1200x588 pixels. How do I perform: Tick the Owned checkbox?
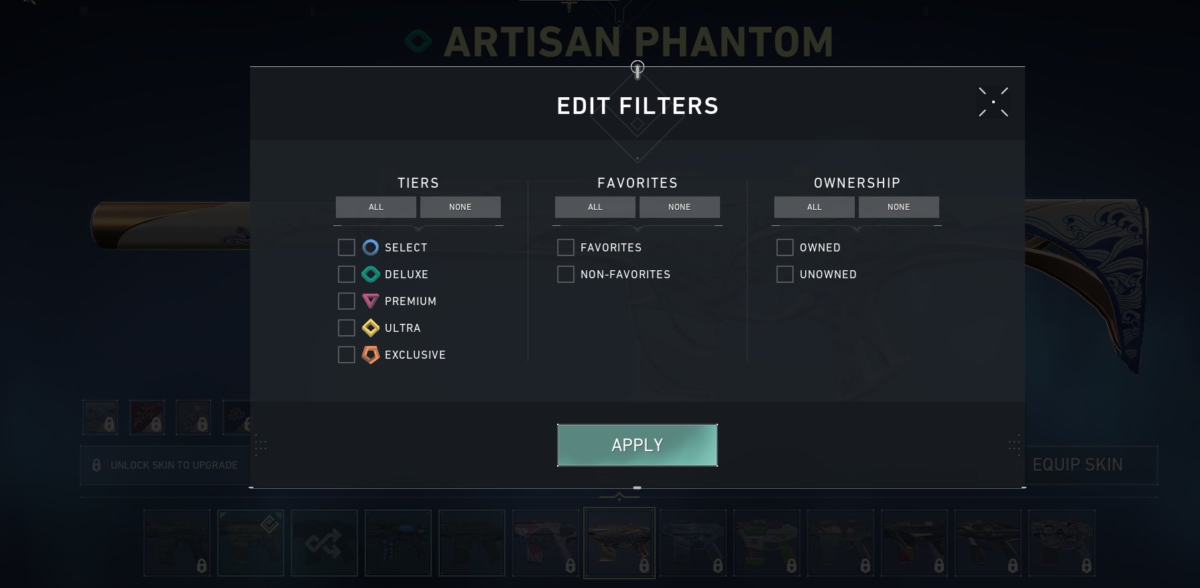(785, 248)
